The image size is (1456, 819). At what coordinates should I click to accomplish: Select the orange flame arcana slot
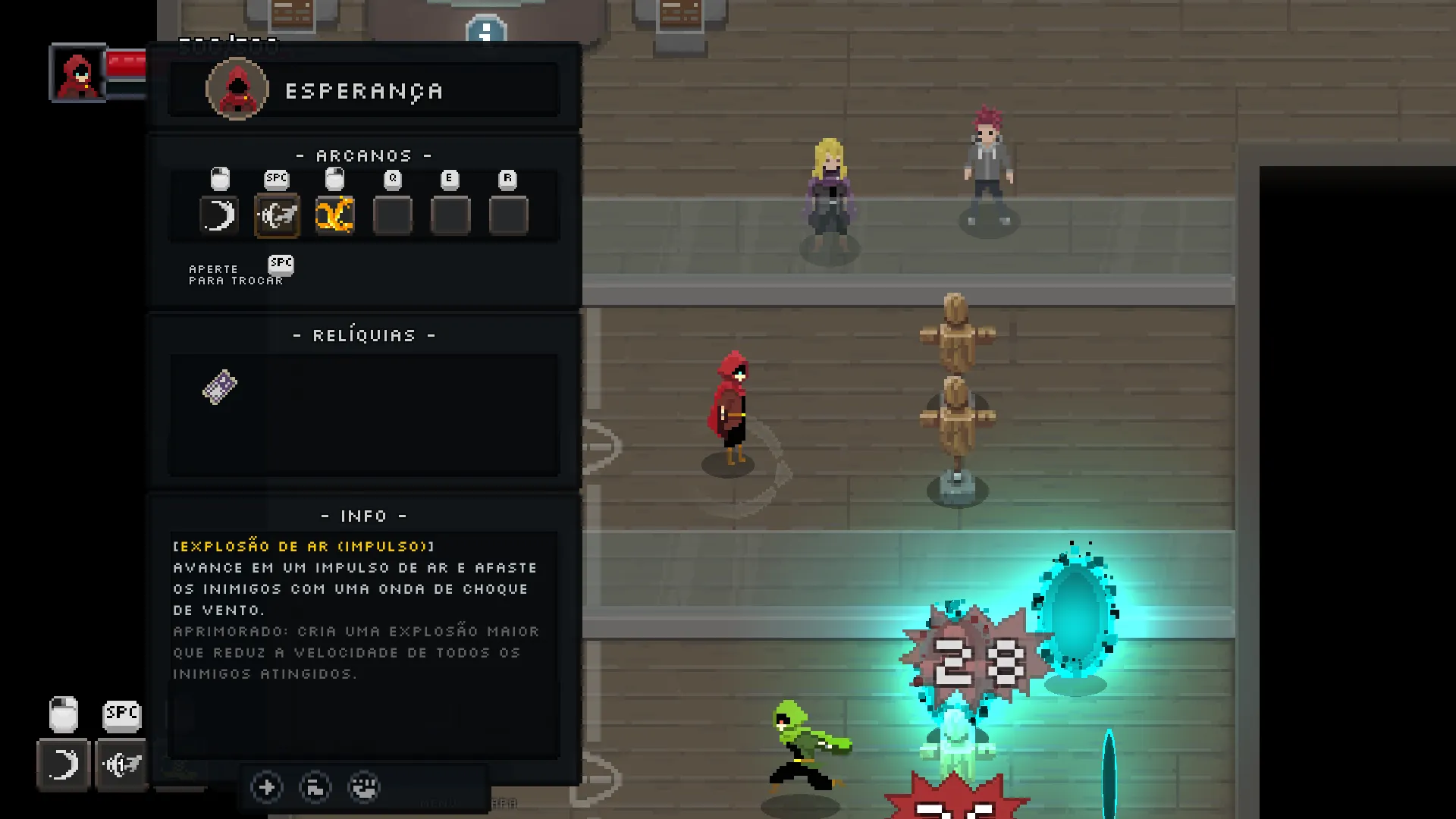pos(334,216)
